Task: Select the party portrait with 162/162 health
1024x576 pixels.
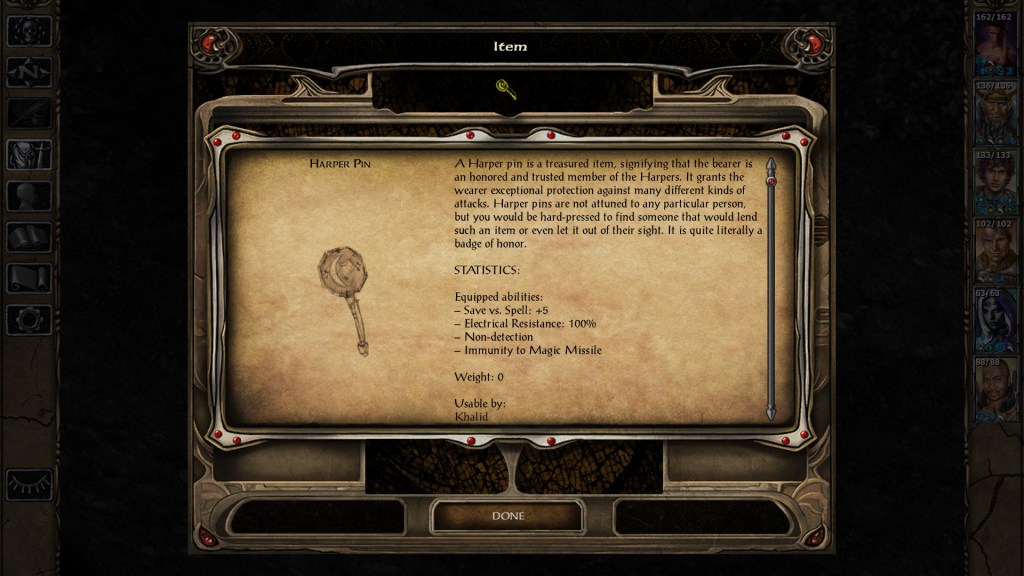Action: tap(995, 43)
